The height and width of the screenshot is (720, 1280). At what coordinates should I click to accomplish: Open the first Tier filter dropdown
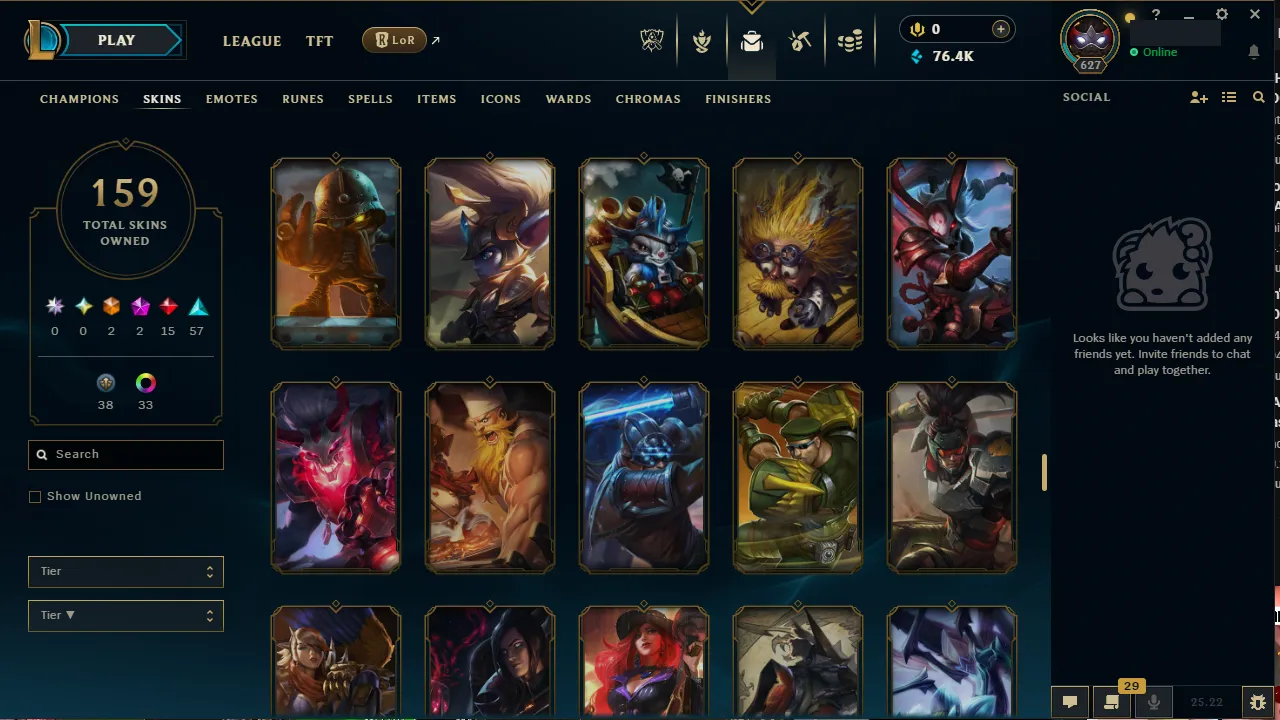click(125, 571)
